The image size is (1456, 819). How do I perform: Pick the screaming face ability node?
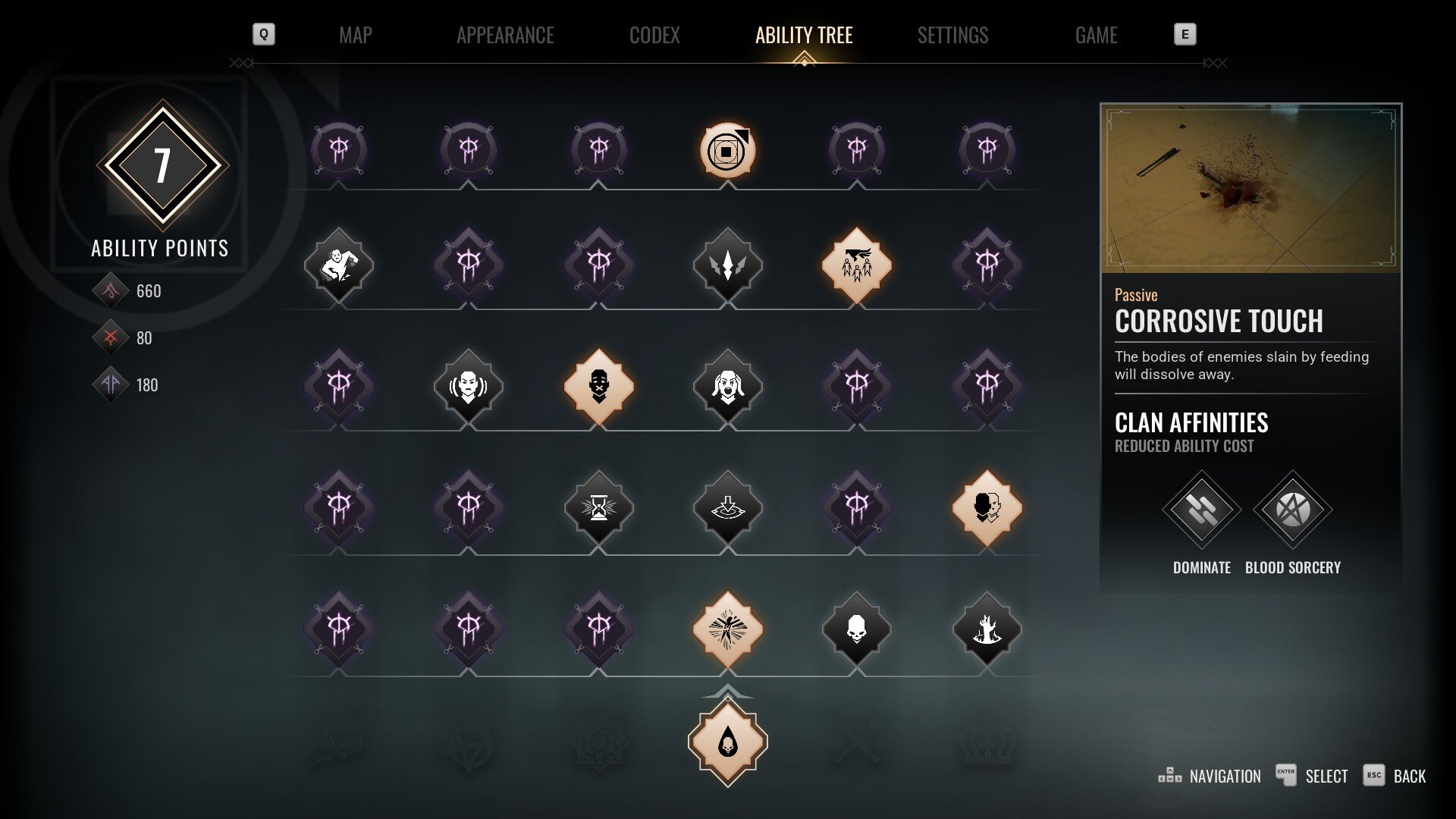click(x=727, y=386)
